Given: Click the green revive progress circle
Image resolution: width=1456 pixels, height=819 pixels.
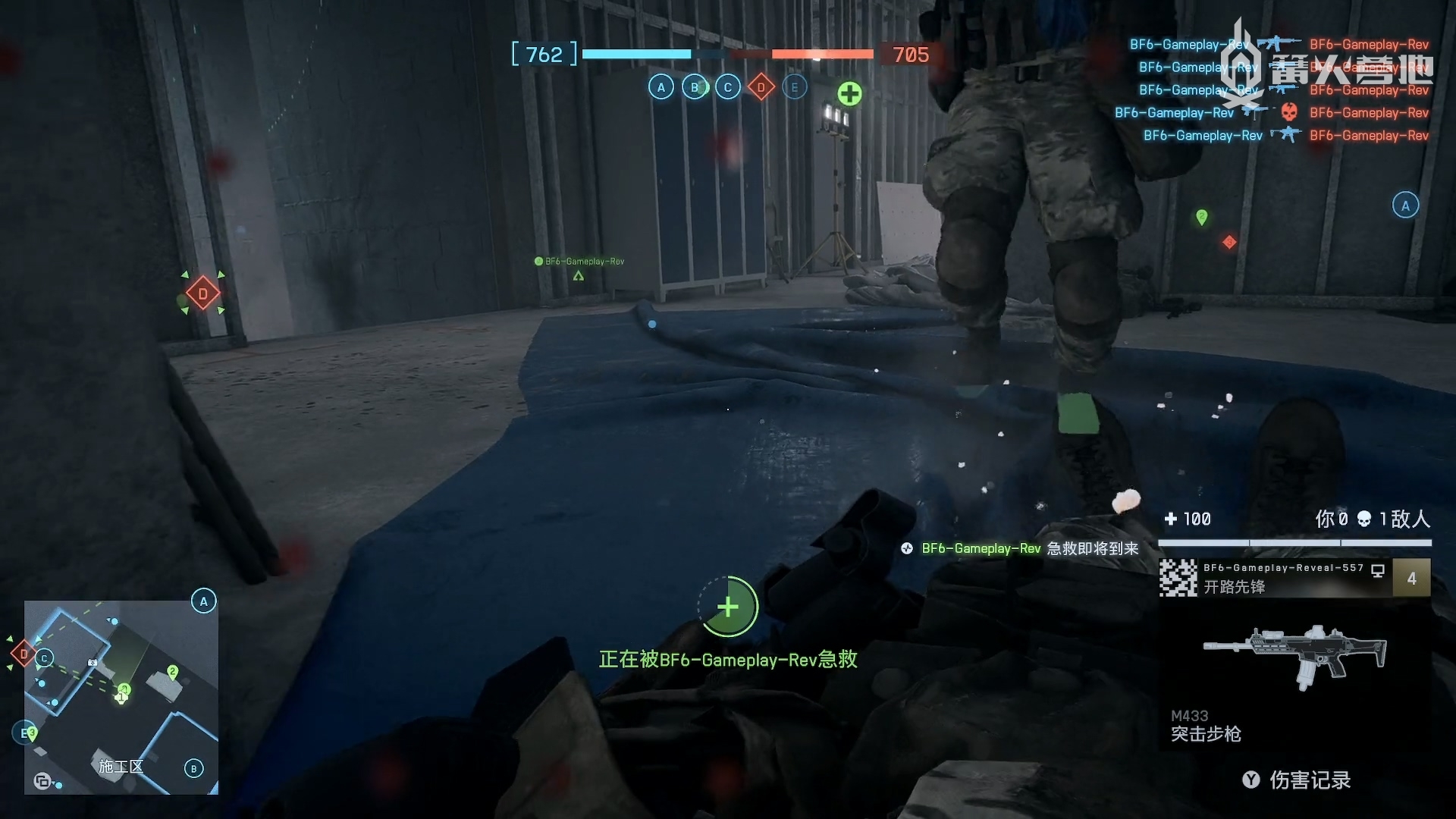Looking at the screenshot, I should pos(728,607).
